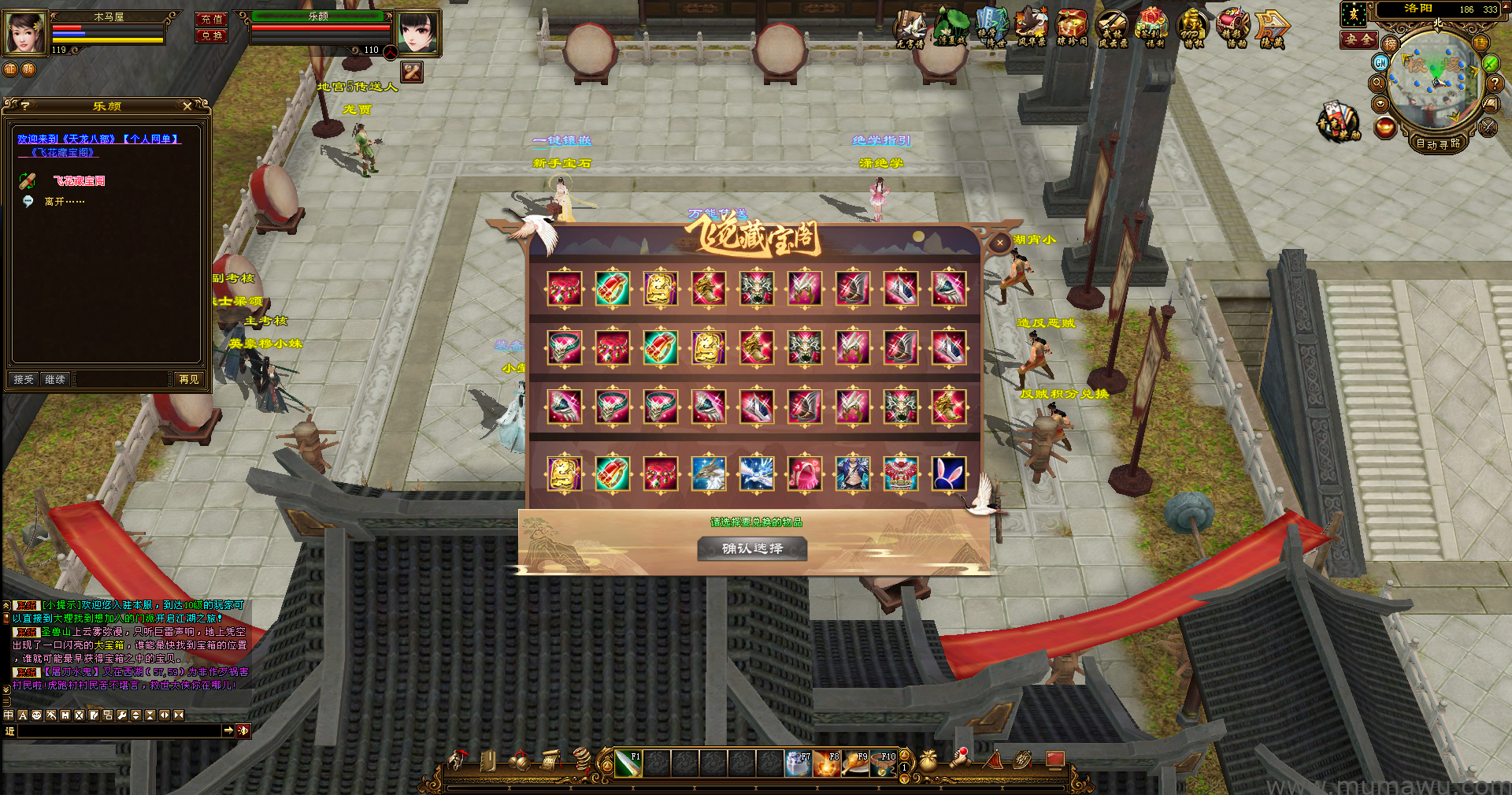The width and height of the screenshot is (1512, 795).
Task: Choose the 飞花藏宝阁 dialogue option
Action: pos(79,181)
